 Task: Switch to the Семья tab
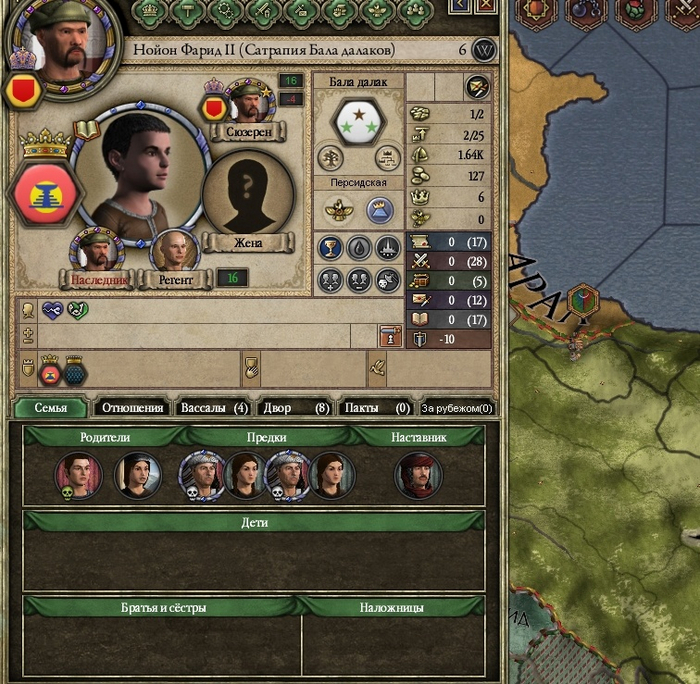[x=50, y=408]
